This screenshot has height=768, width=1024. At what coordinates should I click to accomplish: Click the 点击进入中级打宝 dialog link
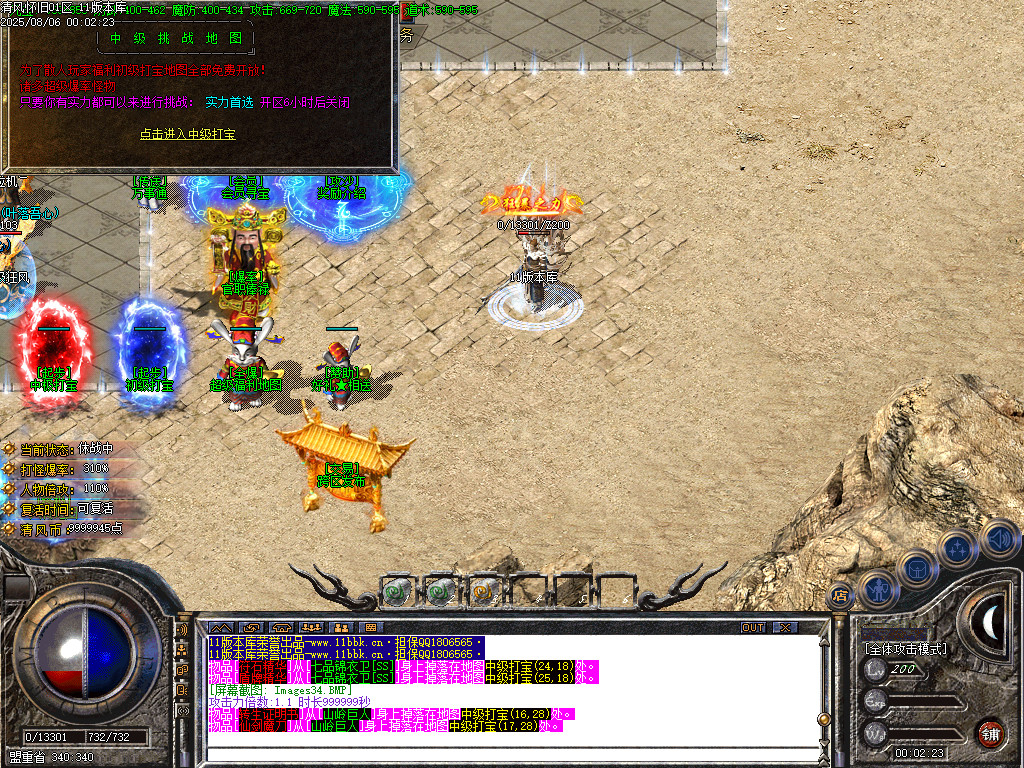pos(188,133)
